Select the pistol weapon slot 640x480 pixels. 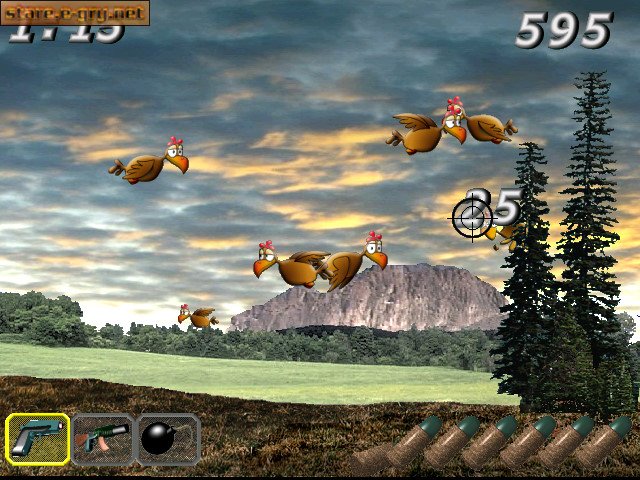[x=38, y=439]
